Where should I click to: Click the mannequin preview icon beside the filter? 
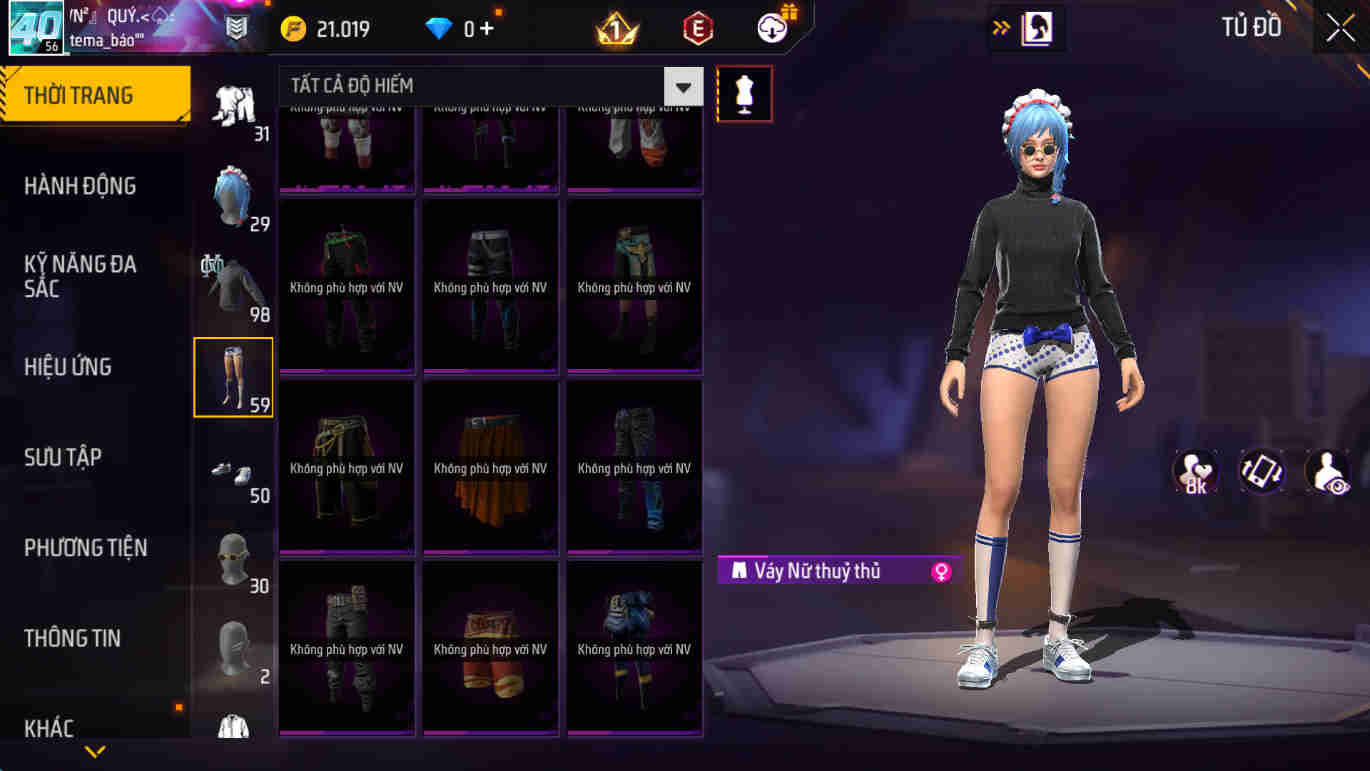point(744,94)
